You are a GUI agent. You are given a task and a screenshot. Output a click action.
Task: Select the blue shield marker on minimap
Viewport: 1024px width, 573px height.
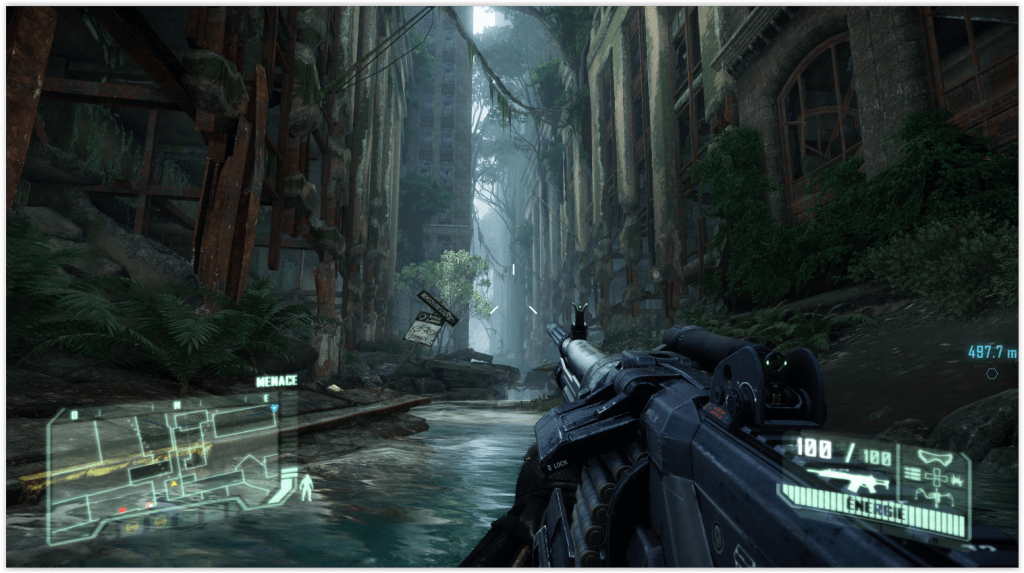pyautogui.click(x=275, y=408)
